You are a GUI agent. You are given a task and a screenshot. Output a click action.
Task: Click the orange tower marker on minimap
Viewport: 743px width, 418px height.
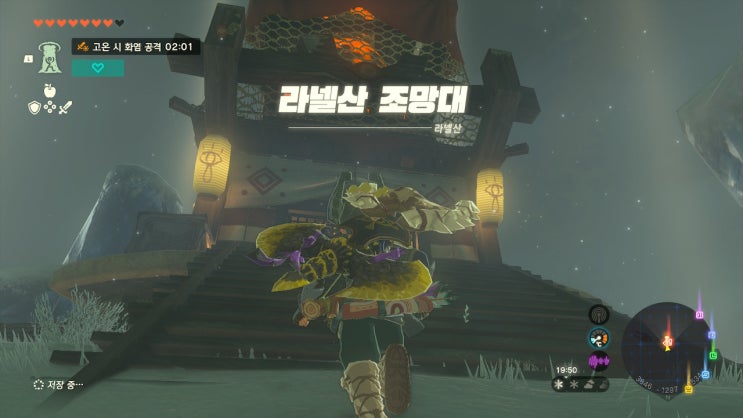[667, 342]
